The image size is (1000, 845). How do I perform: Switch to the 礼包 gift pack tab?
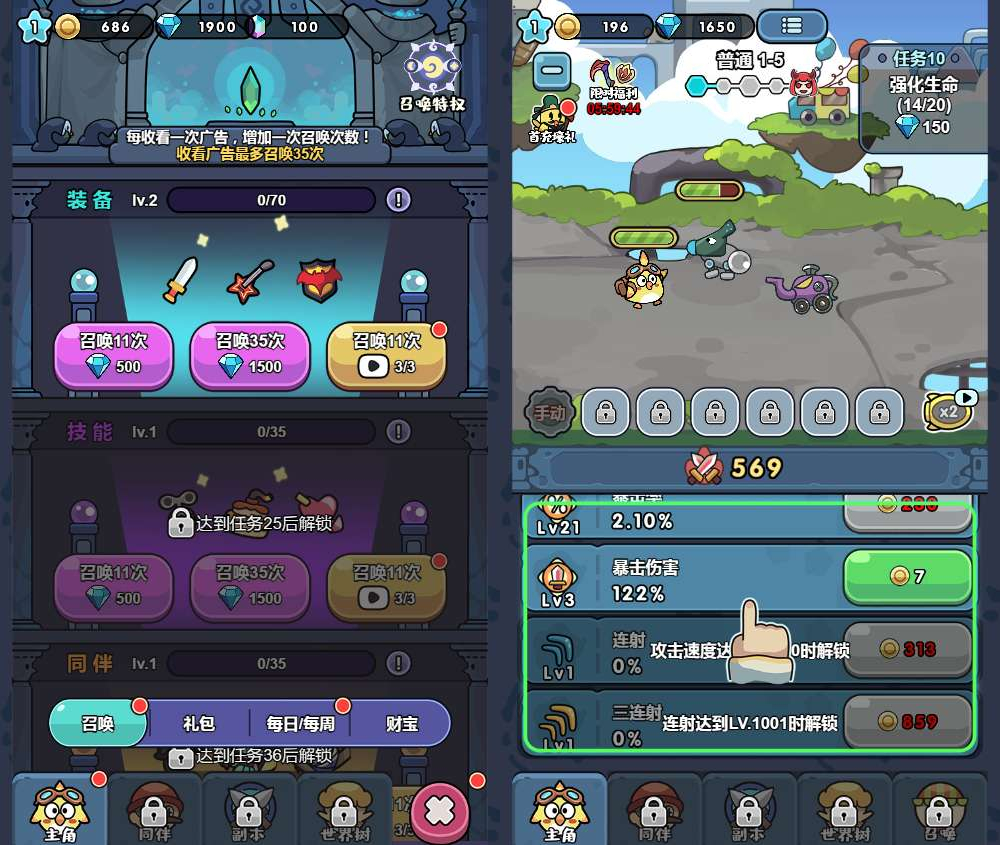pyautogui.click(x=198, y=723)
